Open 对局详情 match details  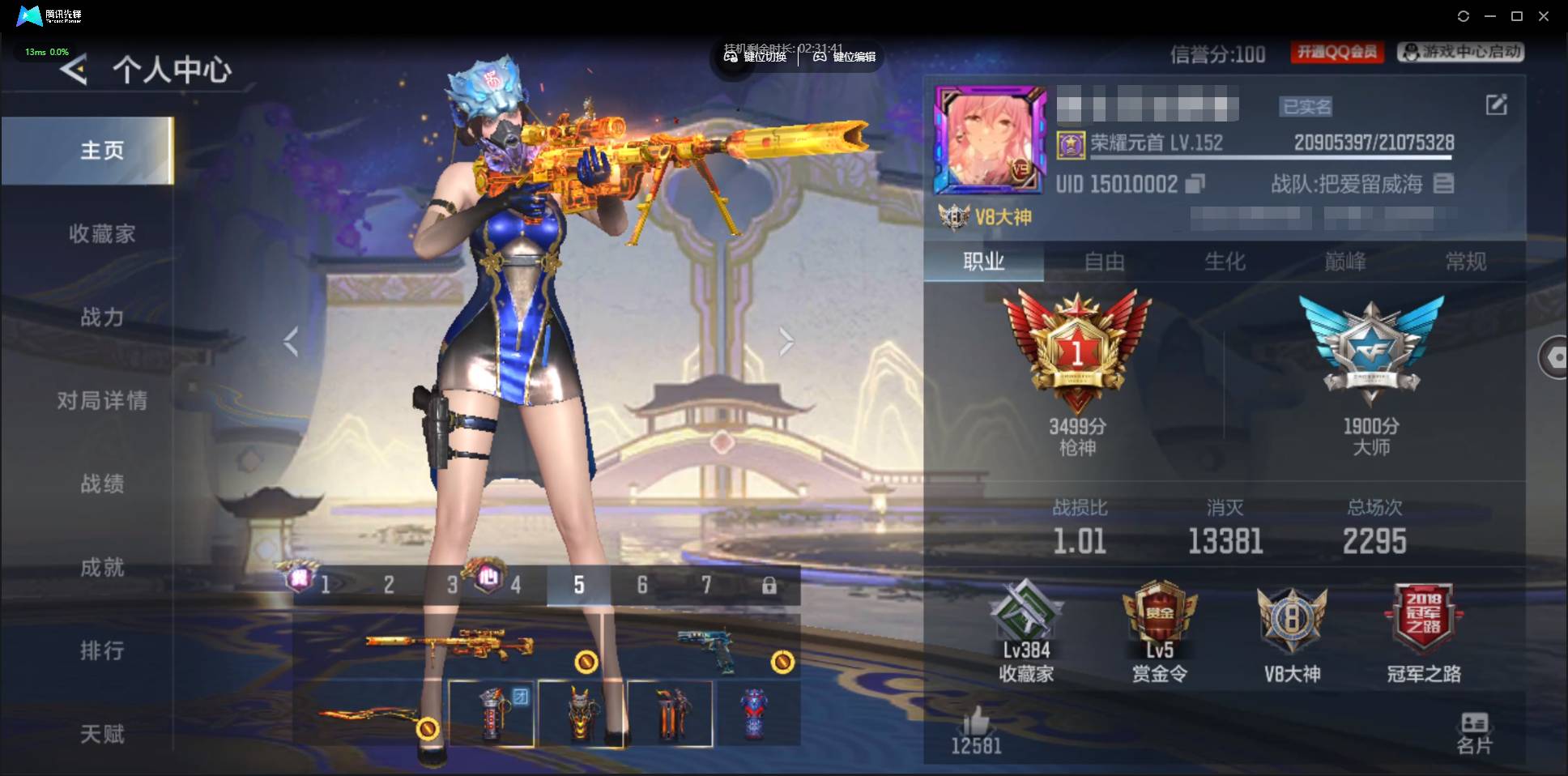click(102, 400)
